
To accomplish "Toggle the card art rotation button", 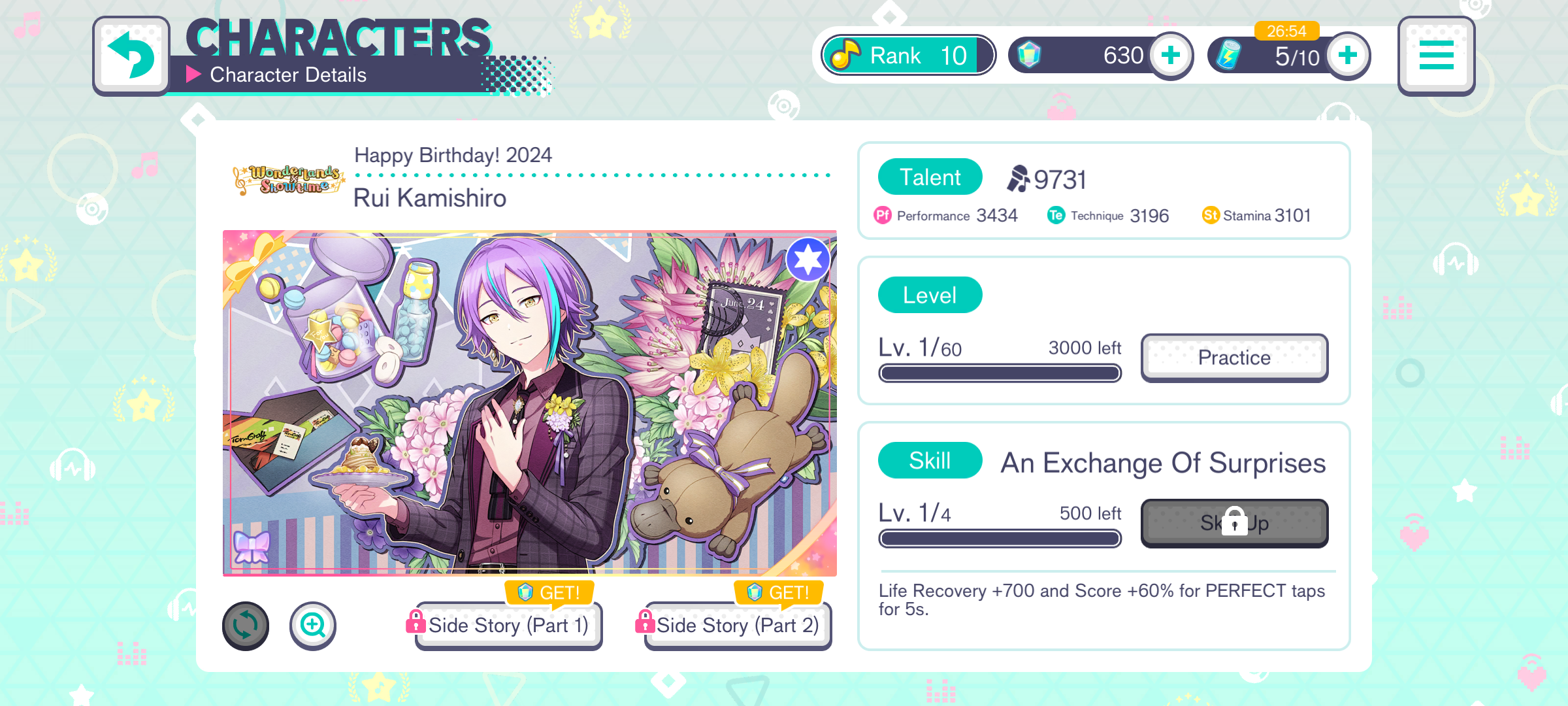I will click(246, 626).
